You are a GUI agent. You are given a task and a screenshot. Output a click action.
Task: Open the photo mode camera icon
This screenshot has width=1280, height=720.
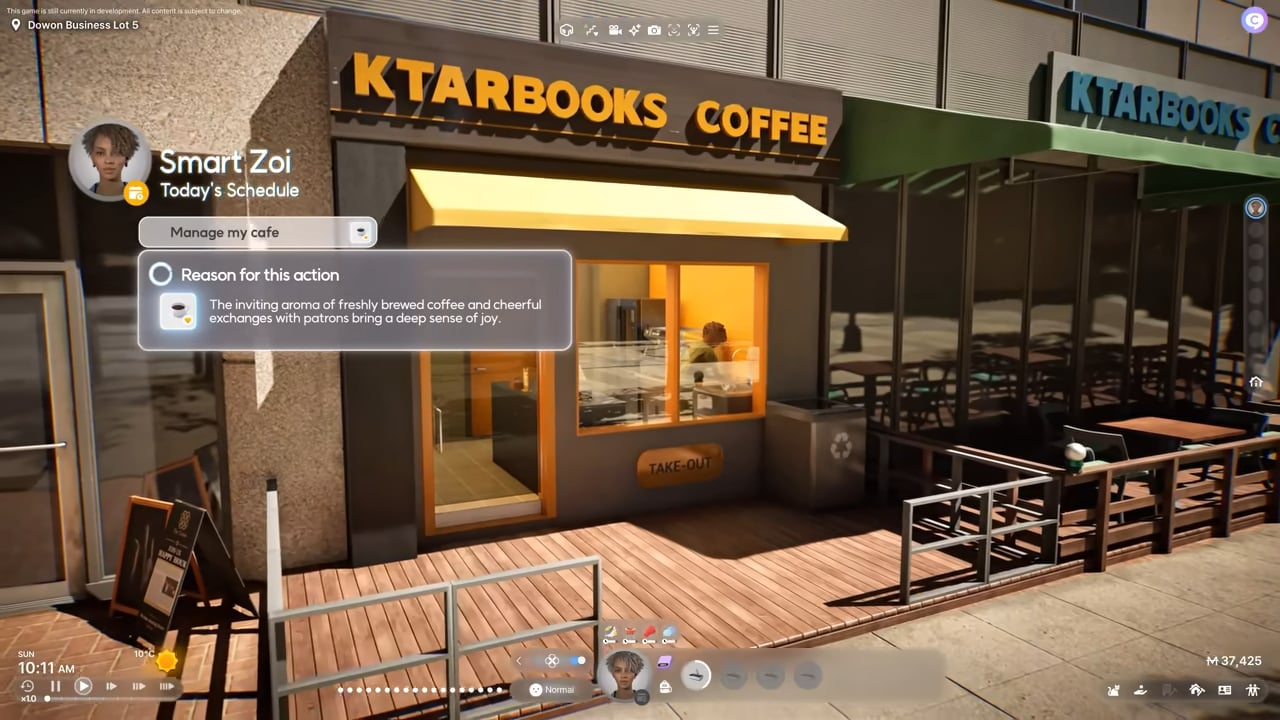pyautogui.click(x=654, y=30)
